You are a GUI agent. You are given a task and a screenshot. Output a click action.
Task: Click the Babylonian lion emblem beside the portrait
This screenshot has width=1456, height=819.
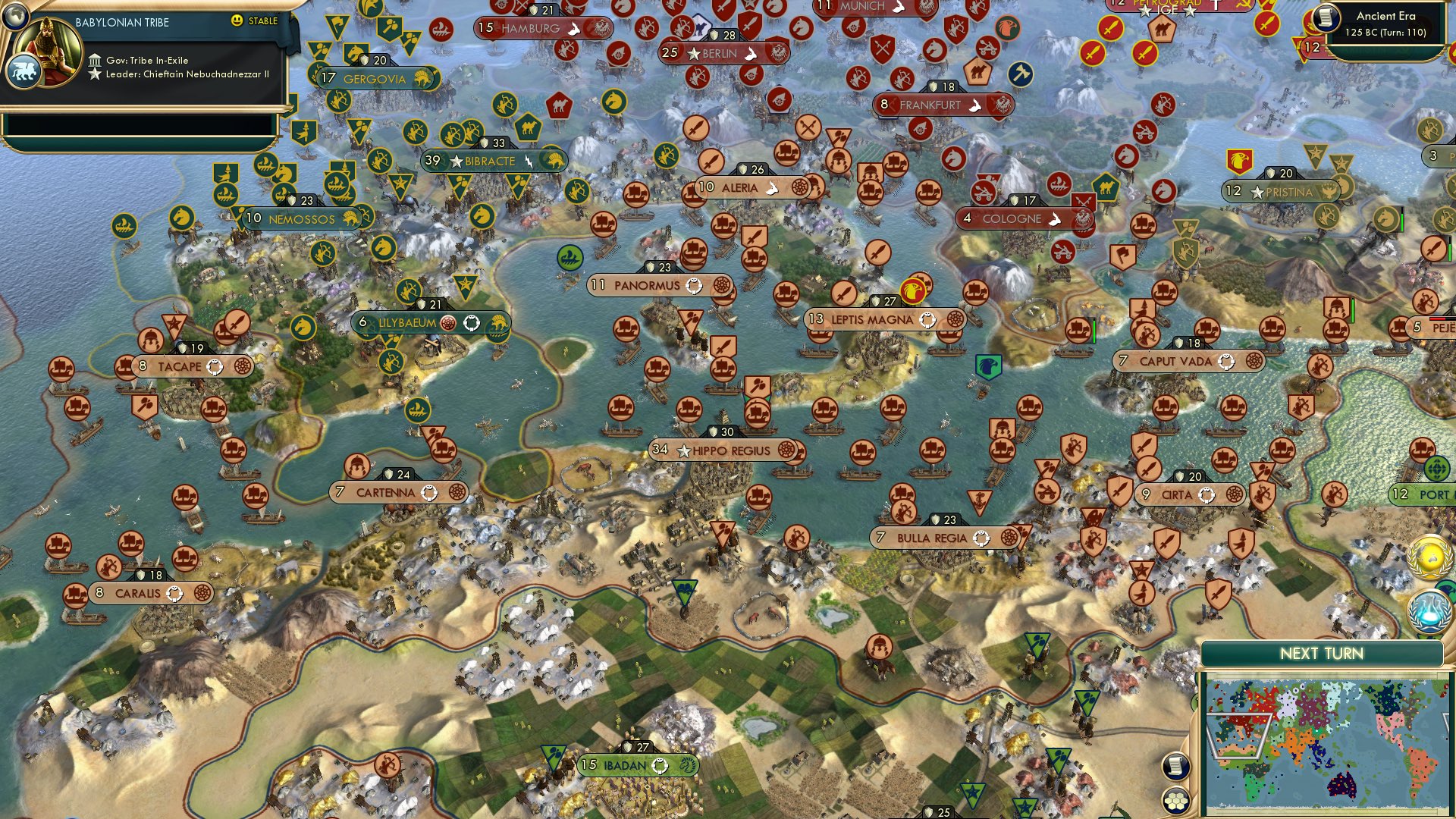pyautogui.click(x=25, y=70)
